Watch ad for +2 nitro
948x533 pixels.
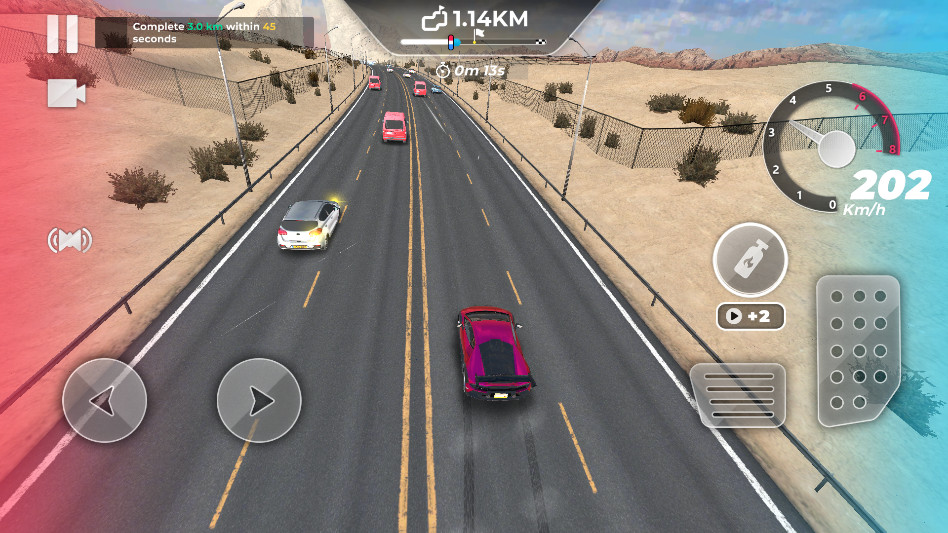(x=750, y=316)
